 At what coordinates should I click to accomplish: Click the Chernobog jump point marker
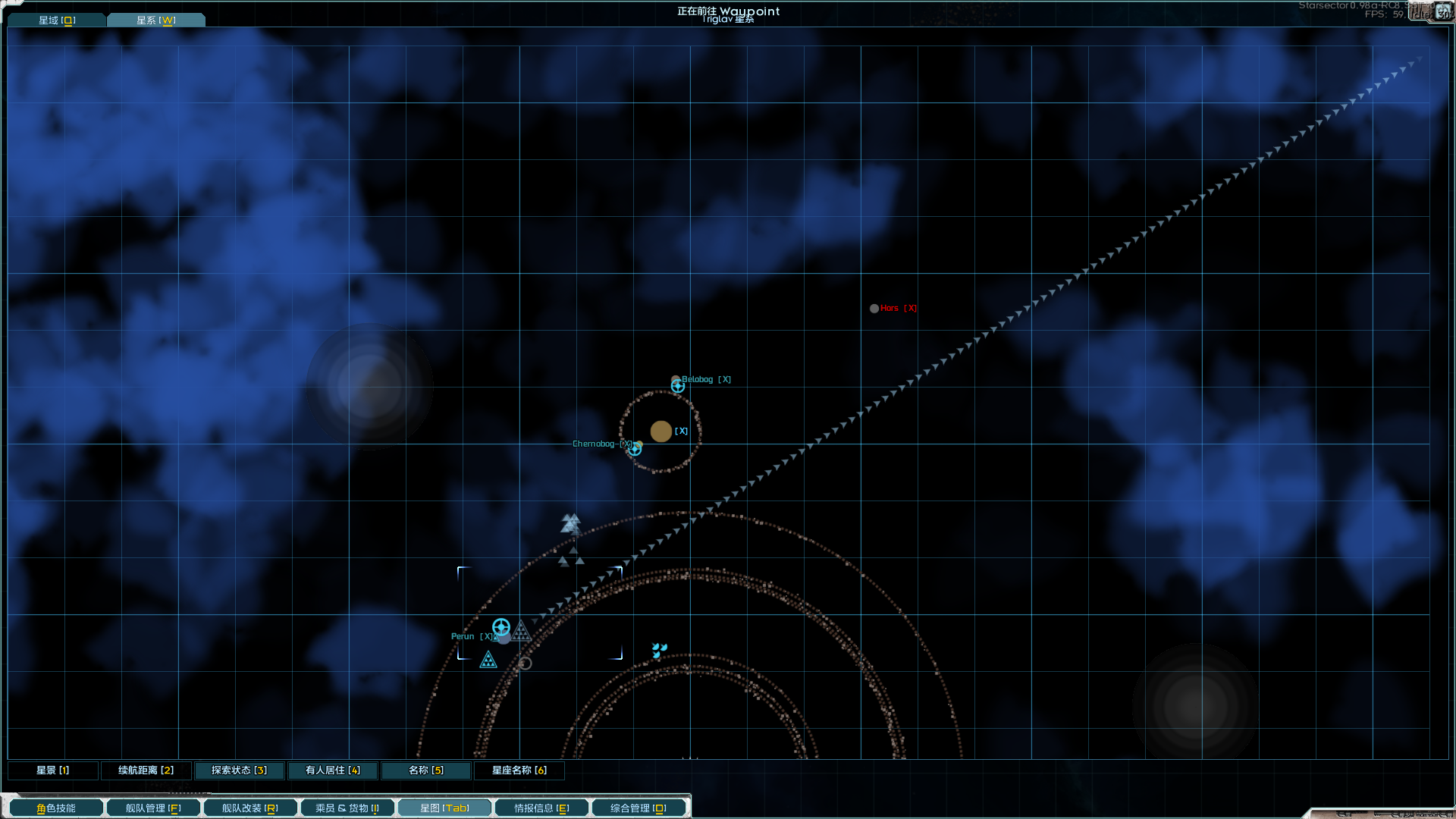tap(635, 448)
